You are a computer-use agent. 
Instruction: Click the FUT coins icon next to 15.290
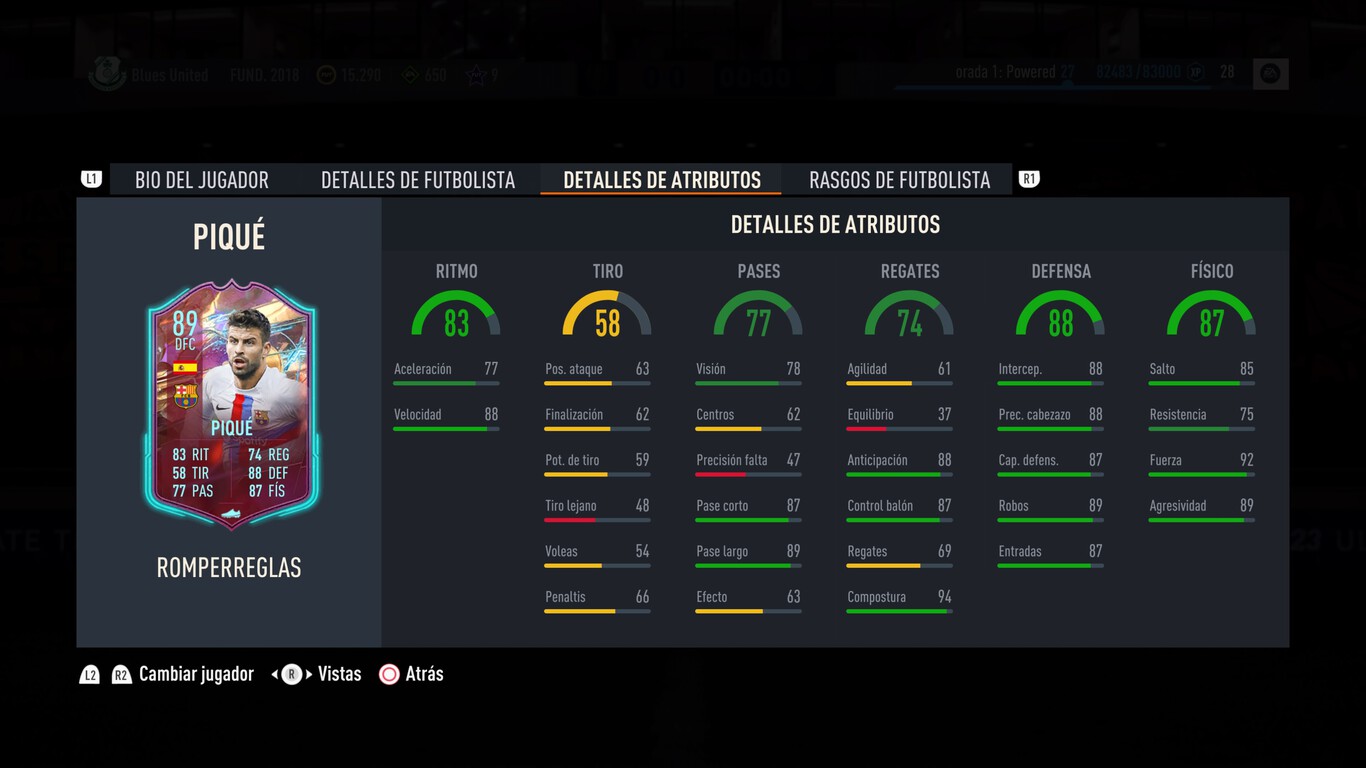[x=325, y=74]
